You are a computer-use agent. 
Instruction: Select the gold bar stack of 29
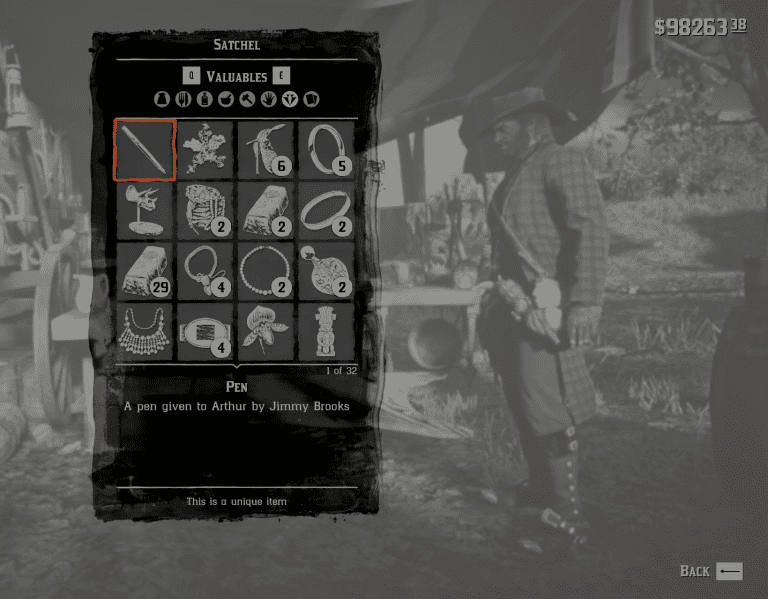146,270
